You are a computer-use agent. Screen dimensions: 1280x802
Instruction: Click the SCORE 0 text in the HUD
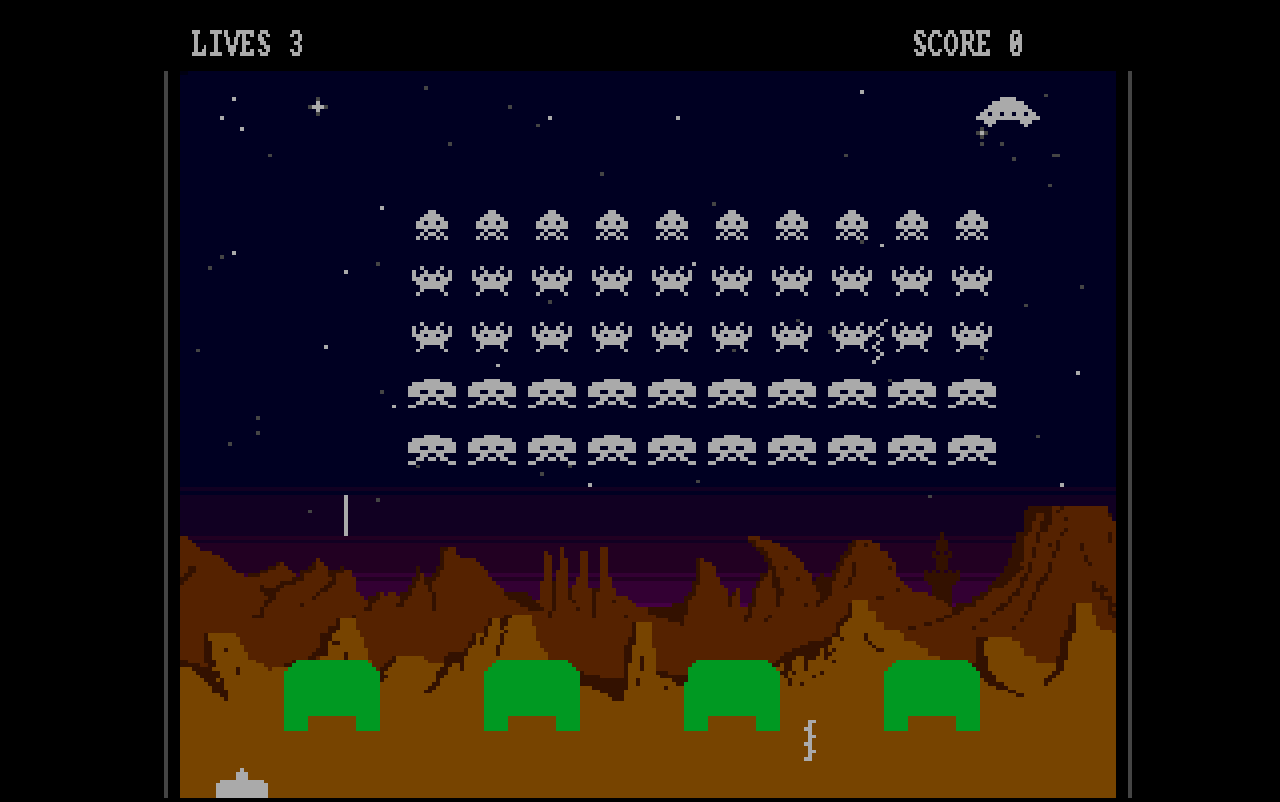965,42
